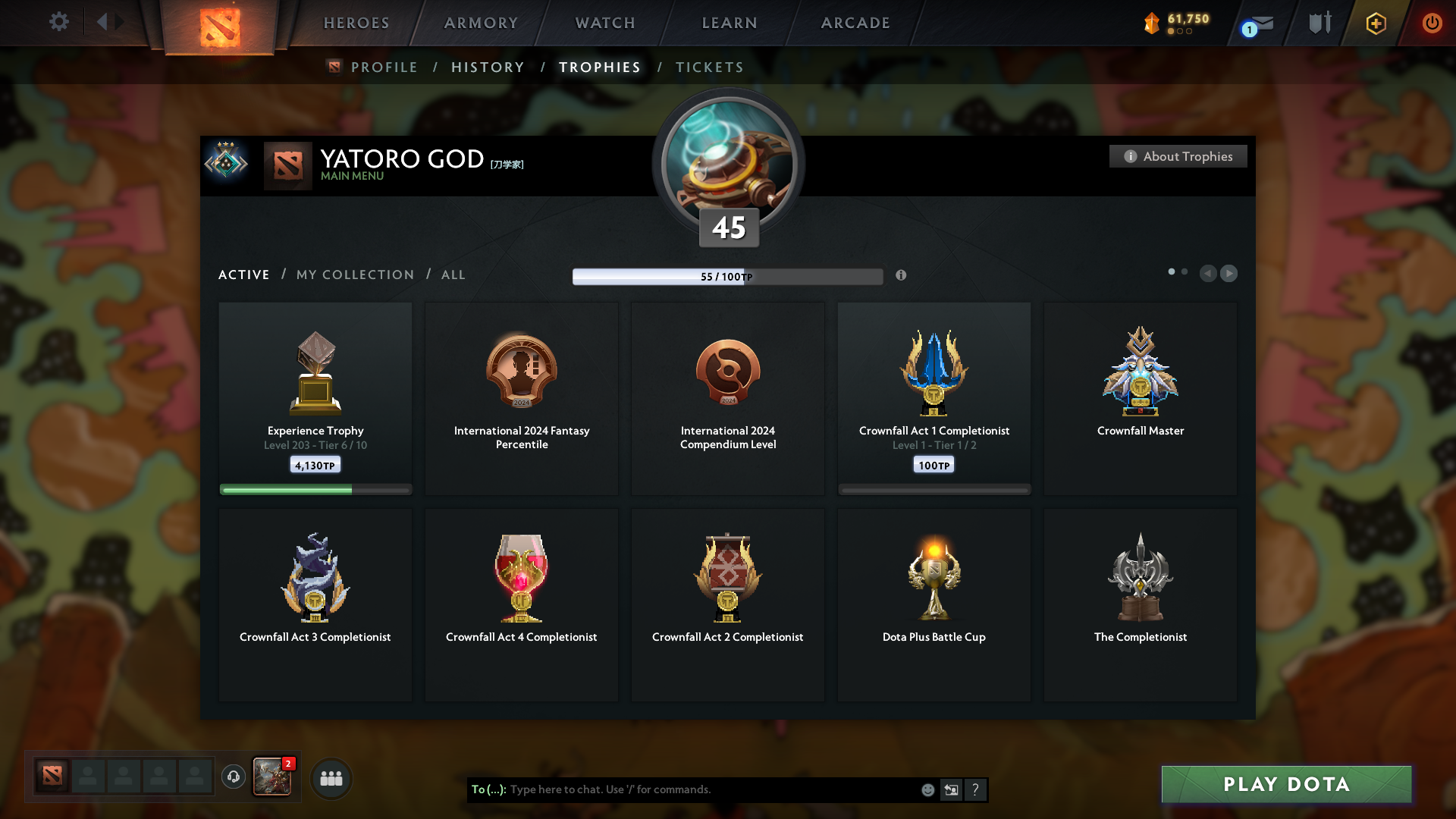
Task: Open the Dota 2 main menu logo
Action: click(220, 23)
